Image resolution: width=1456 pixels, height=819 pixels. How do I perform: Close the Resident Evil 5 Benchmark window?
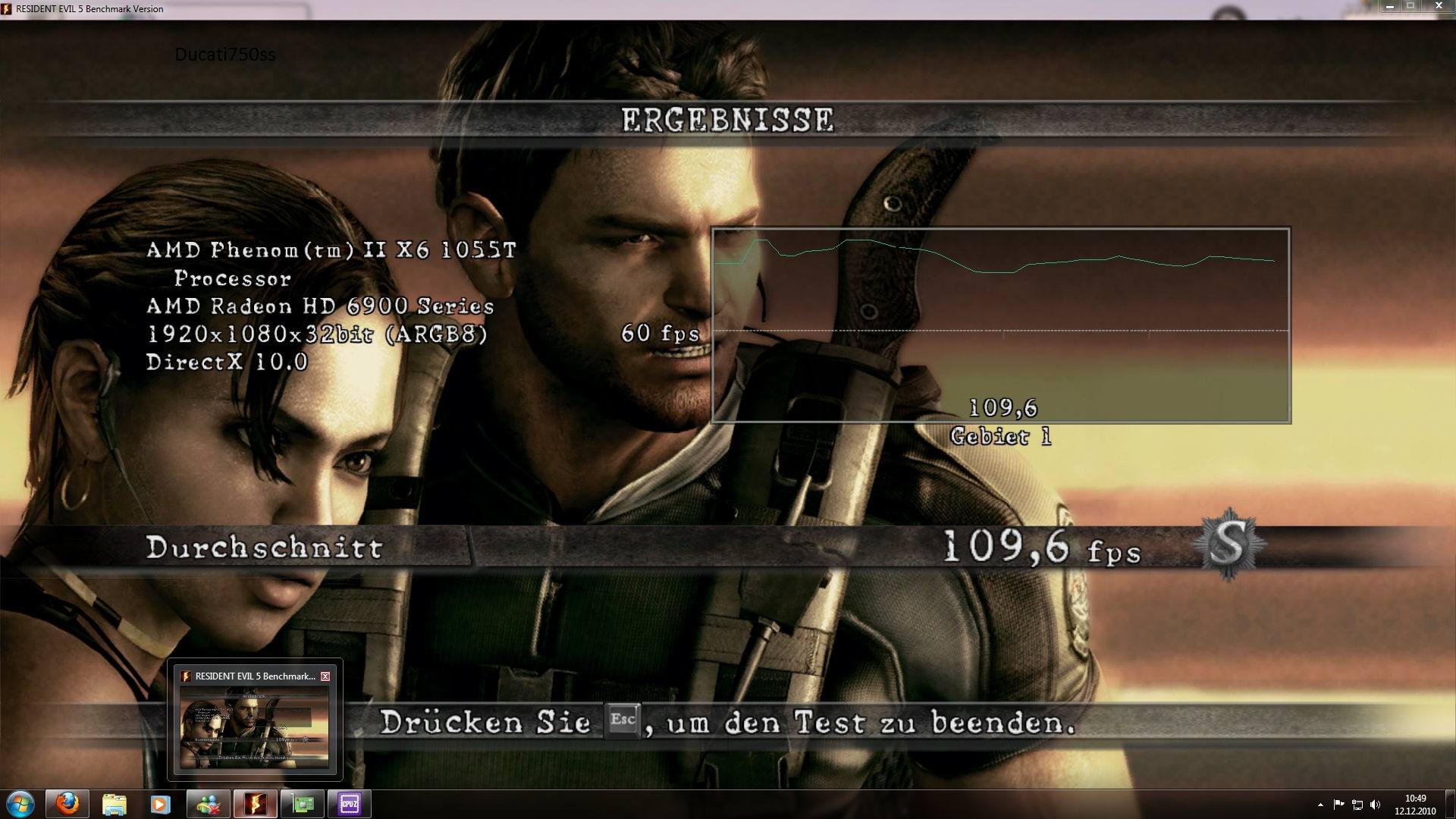click(1438, 7)
